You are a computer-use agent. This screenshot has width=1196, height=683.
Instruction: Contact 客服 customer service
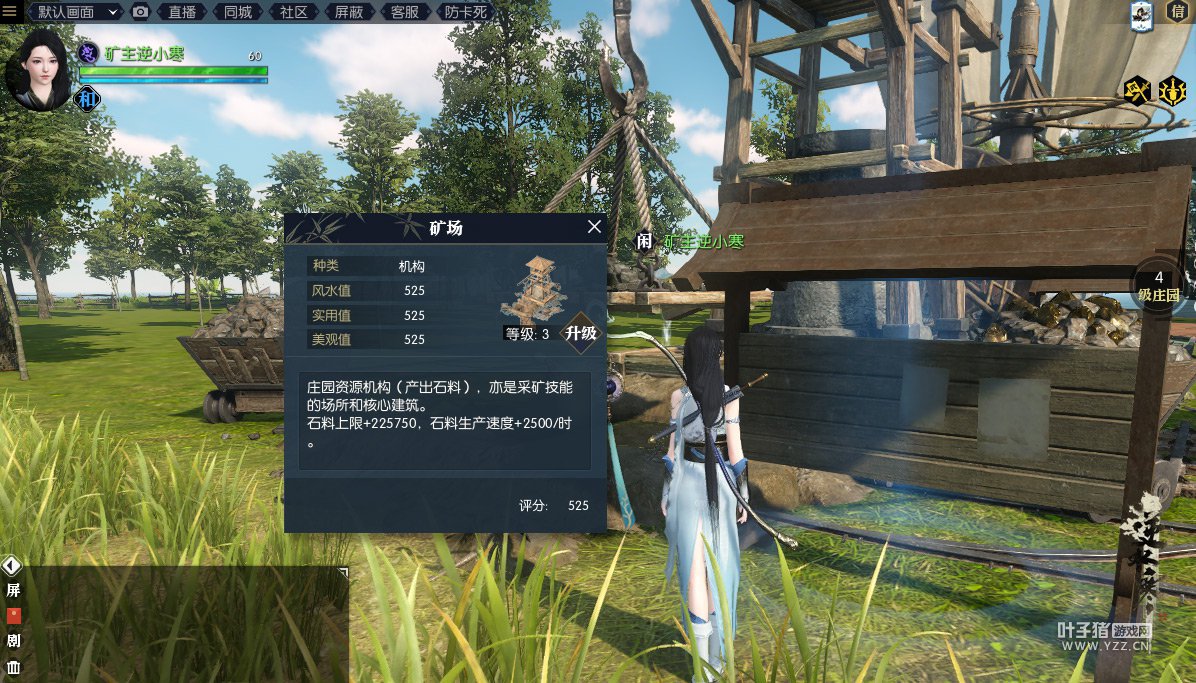404,12
